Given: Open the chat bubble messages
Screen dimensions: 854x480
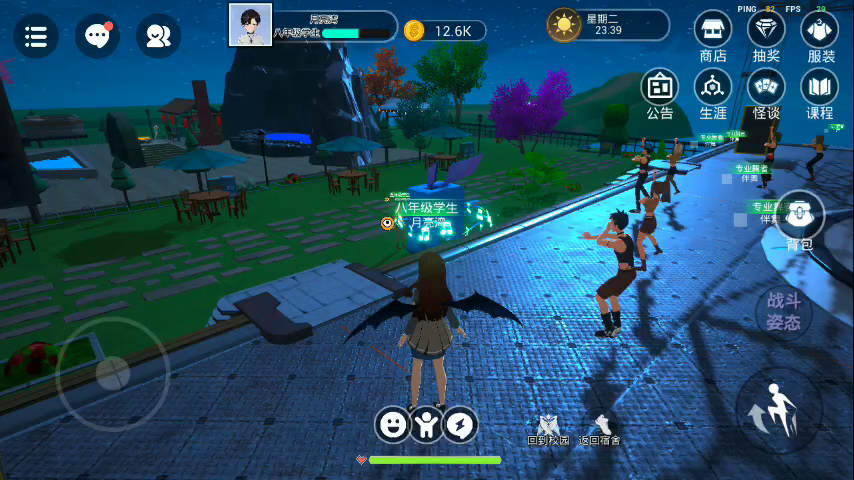Looking at the screenshot, I should pyautogui.click(x=97, y=36).
